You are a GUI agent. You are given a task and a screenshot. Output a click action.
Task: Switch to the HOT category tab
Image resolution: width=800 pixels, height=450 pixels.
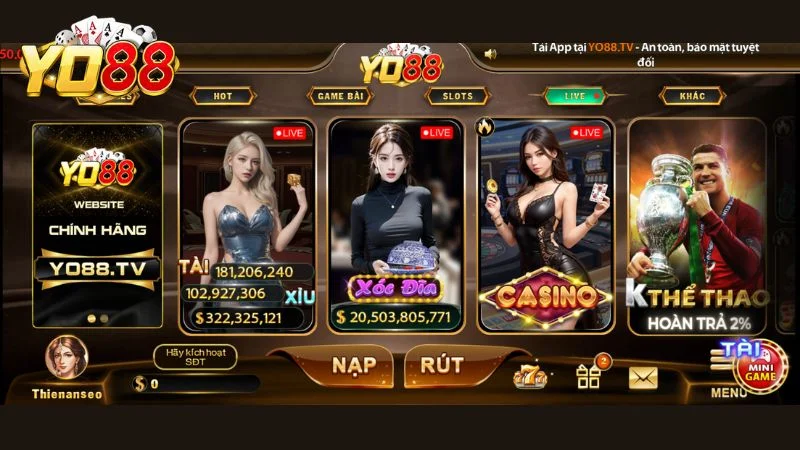pyautogui.click(x=224, y=96)
